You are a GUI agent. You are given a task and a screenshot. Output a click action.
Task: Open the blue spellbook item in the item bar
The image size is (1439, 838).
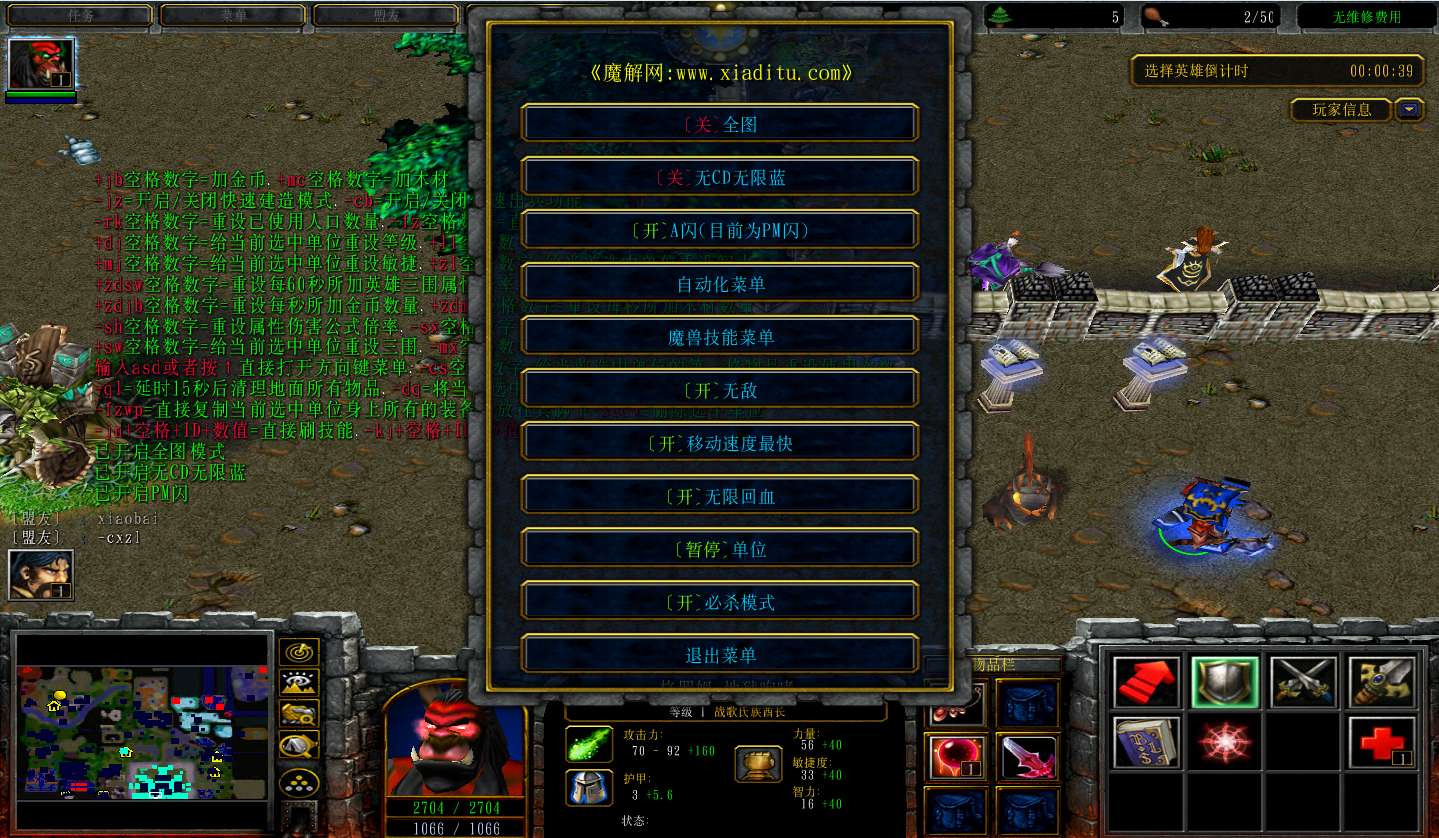[1149, 743]
